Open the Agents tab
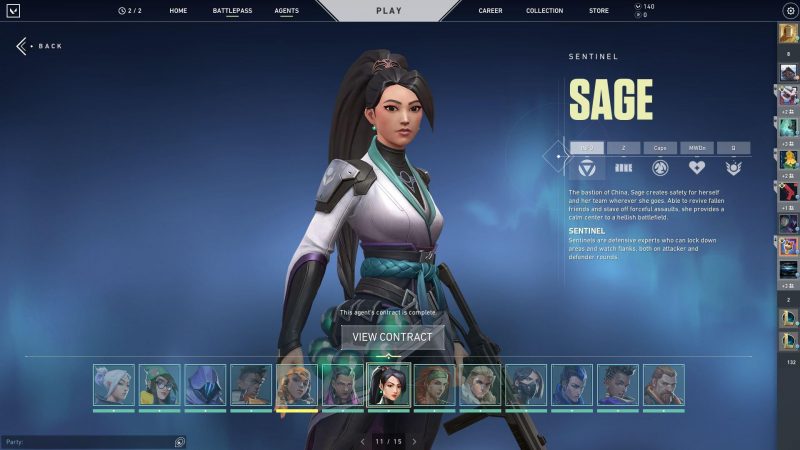The image size is (800, 450). [x=286, y=11]
